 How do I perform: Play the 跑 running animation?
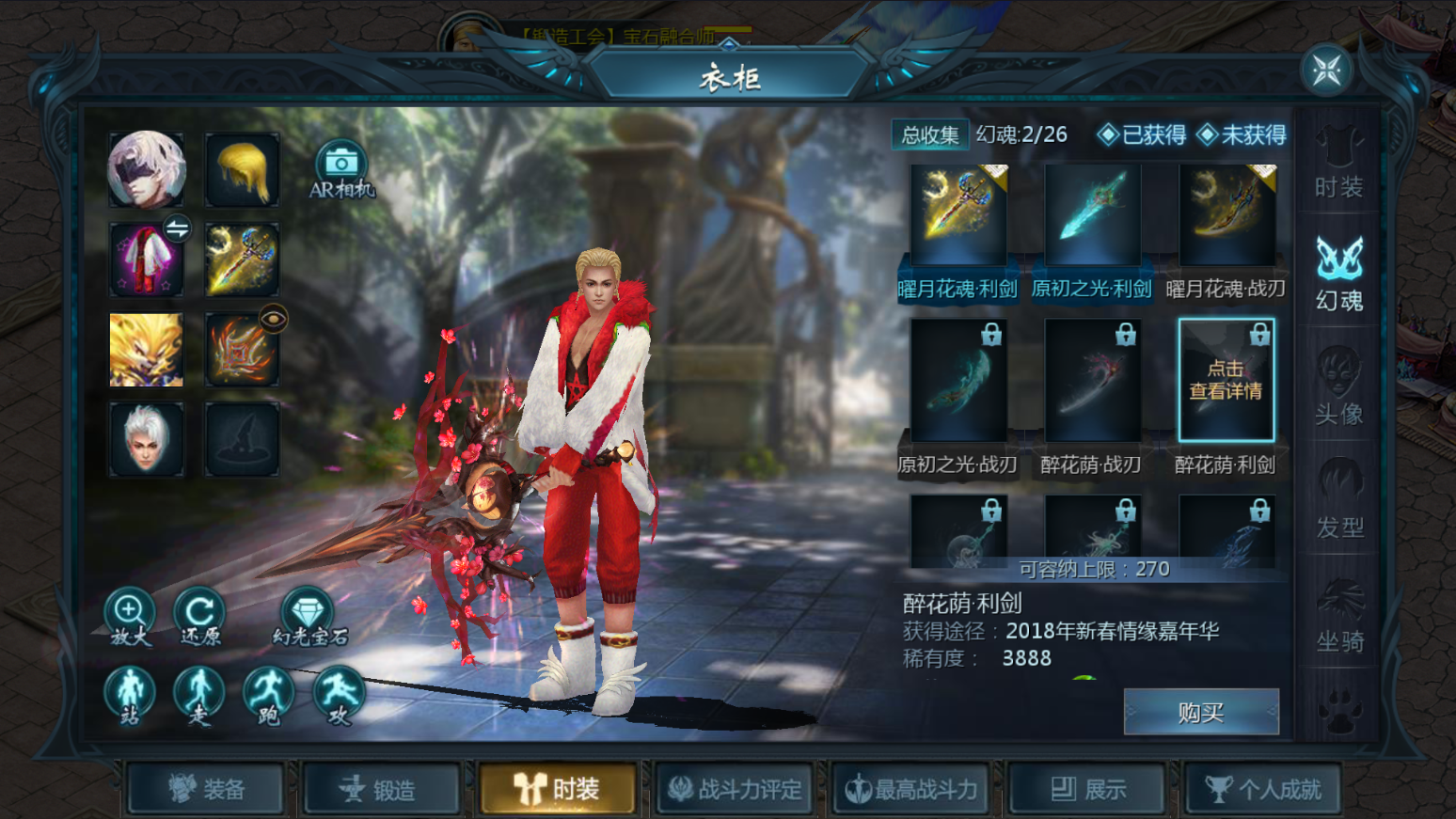268,695
